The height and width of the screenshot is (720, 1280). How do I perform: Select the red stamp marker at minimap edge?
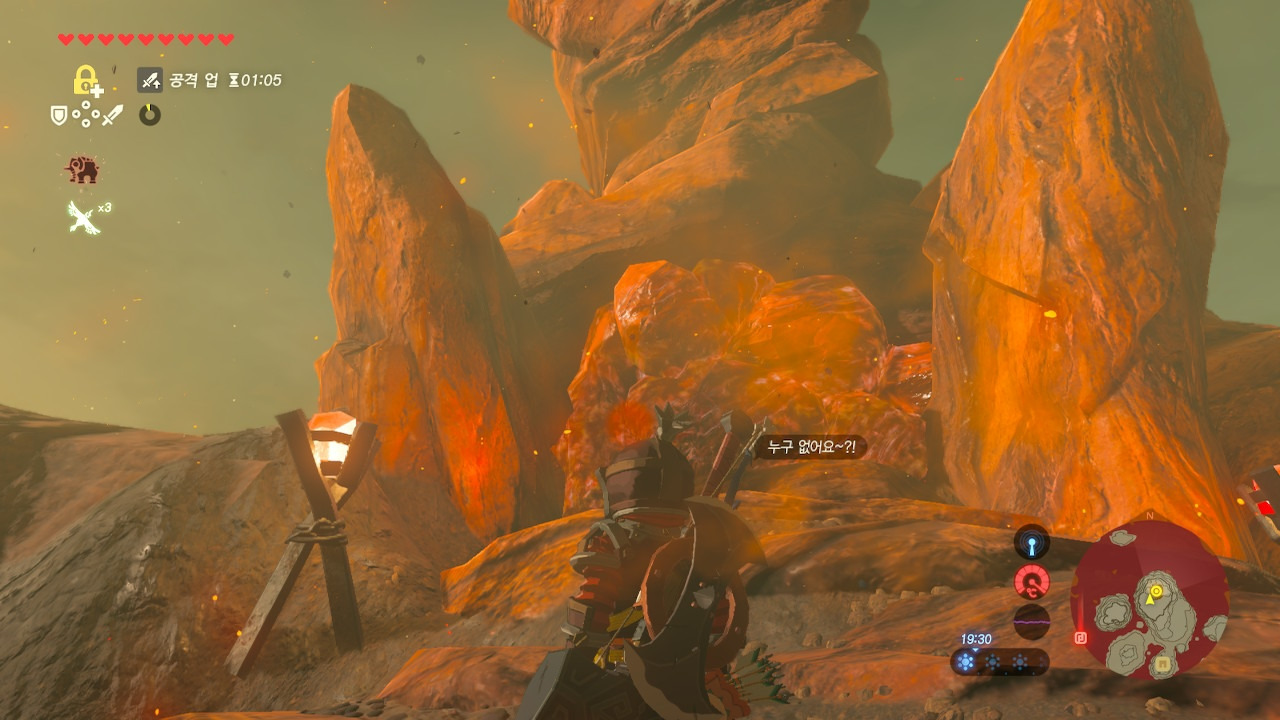(x=1081, y=637)
